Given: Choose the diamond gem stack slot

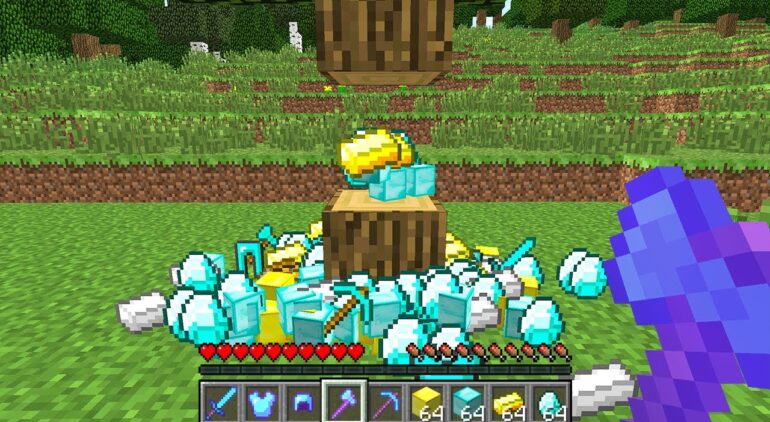Looking at the screenshot, I should coord(550,402).
